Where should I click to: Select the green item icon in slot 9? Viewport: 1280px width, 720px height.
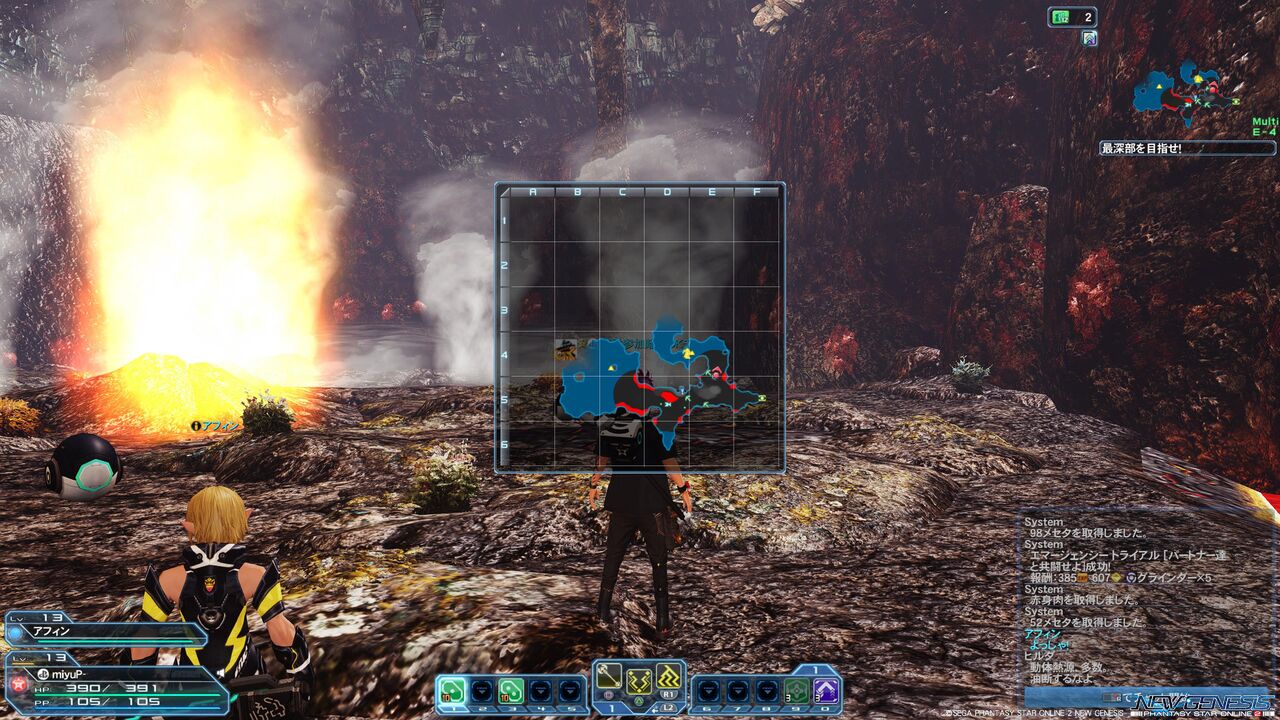click(797, 689)
